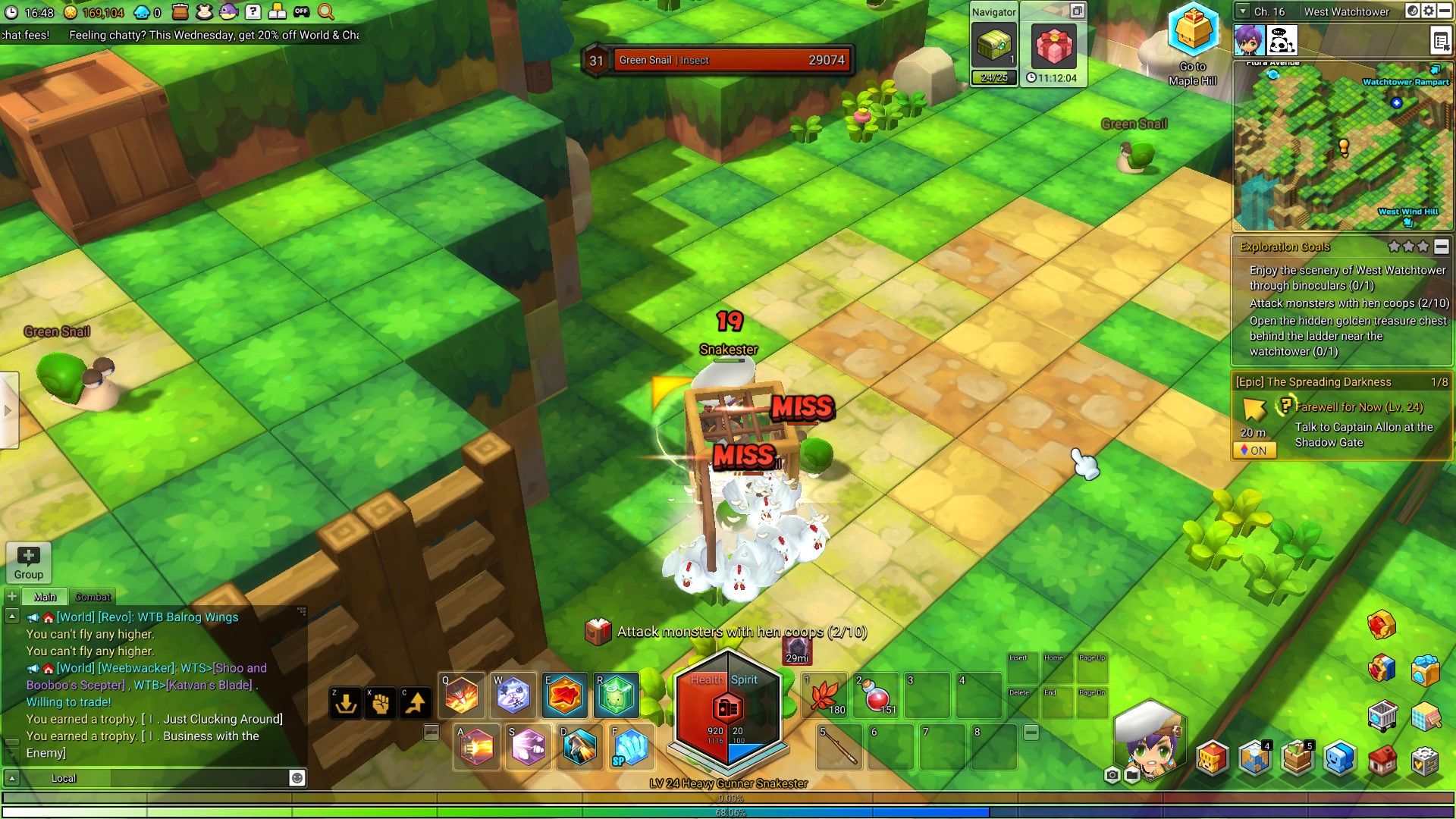Select the Farewell for Now quest entry
1456x819 pixels.
1358,407
